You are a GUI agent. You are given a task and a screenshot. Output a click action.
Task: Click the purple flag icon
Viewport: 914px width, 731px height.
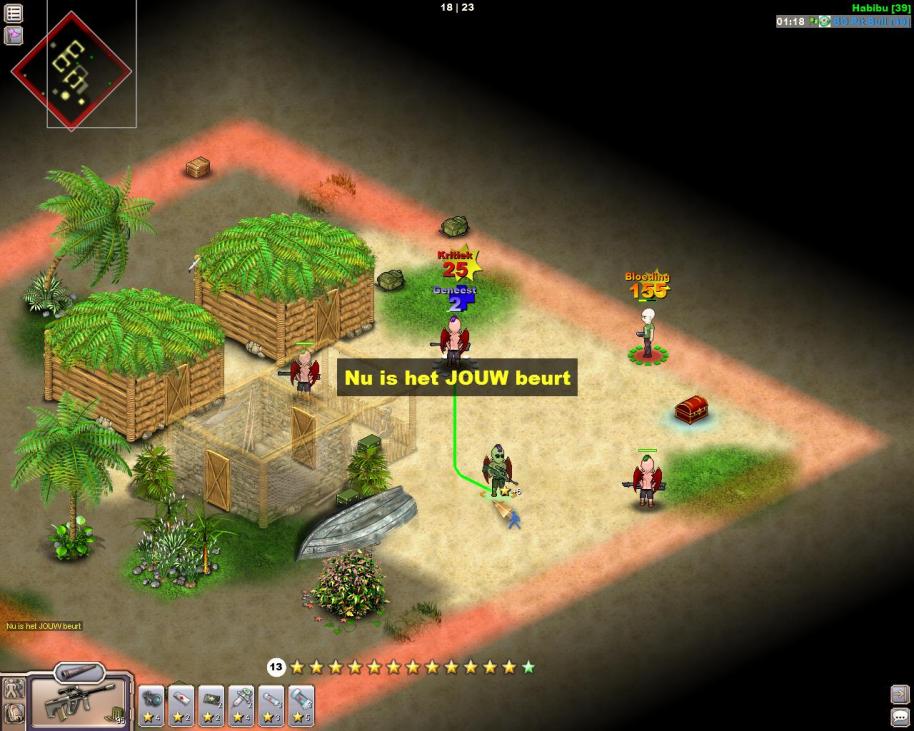(14, 35)
